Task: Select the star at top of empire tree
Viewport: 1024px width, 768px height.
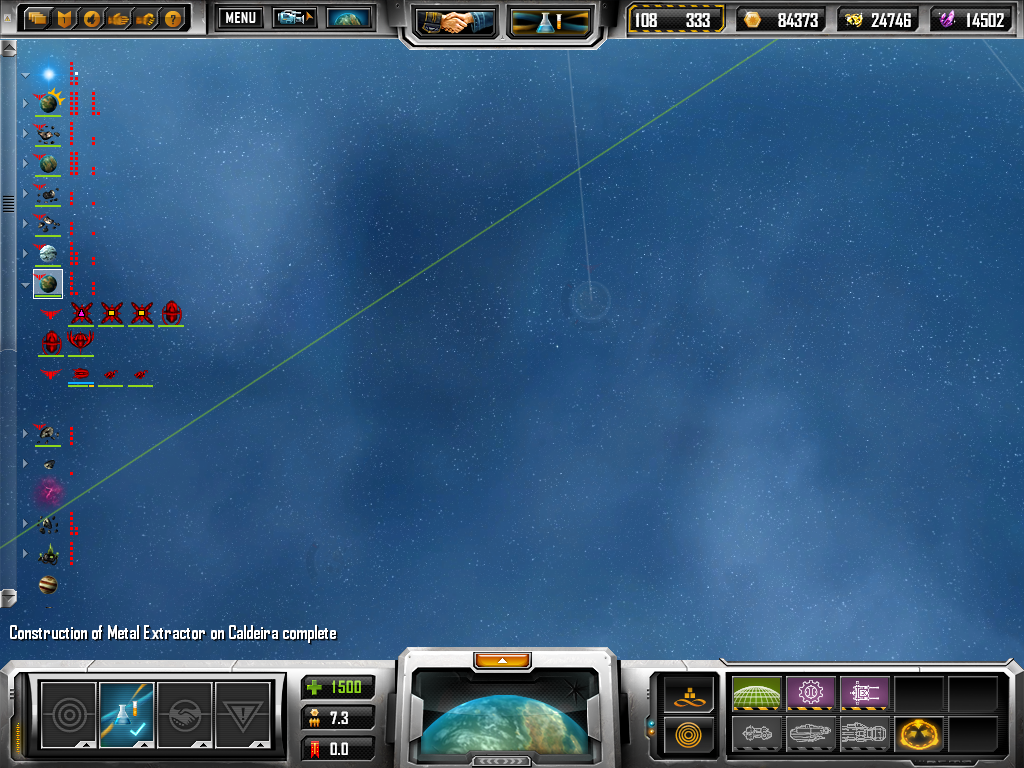Action: (x=48, y=74)
